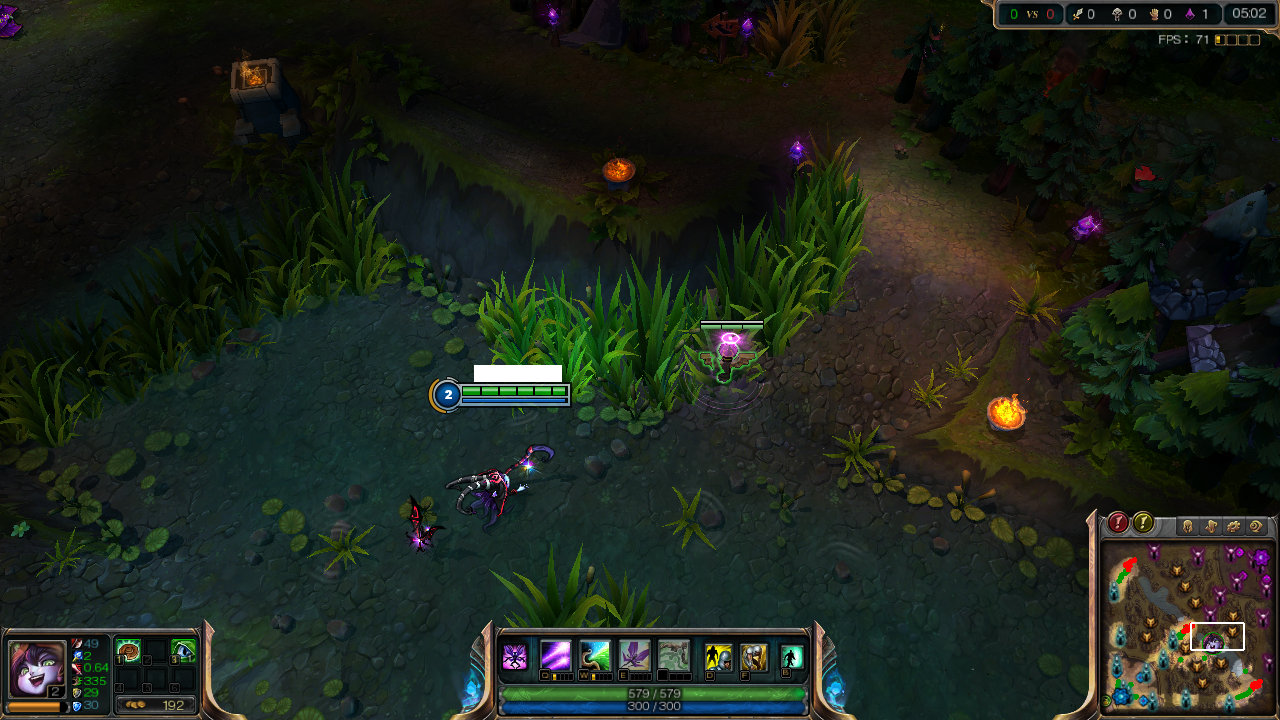Open the shop via the gold counter

156,705
